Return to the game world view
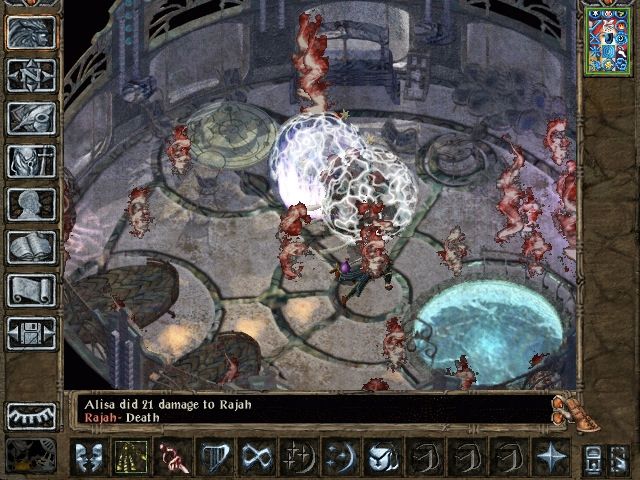This screenshot has height=480, width=640. [x=31, y=32]
